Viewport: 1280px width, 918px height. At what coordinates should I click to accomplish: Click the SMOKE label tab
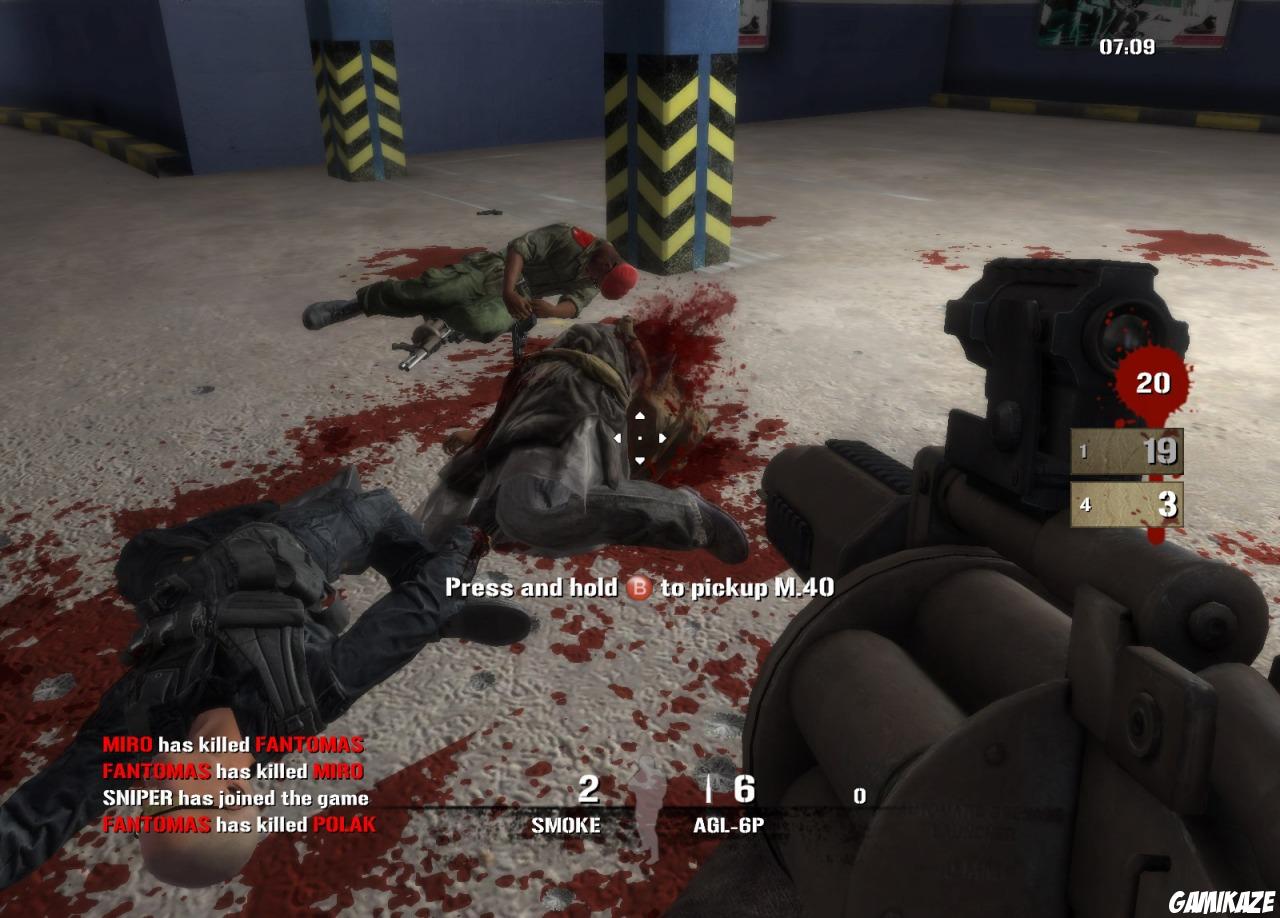(x=567, y=826)
